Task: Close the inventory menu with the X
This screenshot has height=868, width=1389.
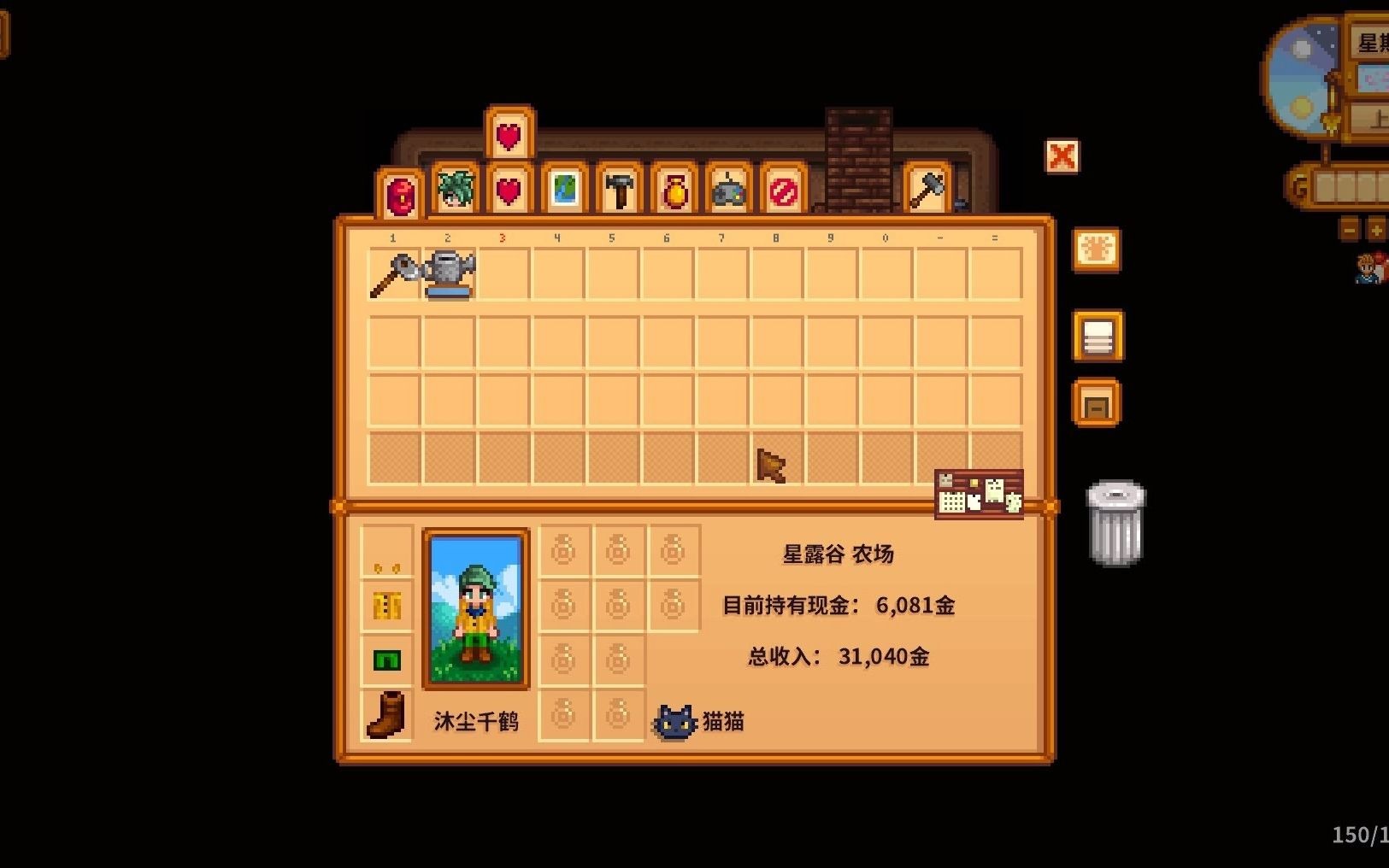Action: click(1062, 157)
